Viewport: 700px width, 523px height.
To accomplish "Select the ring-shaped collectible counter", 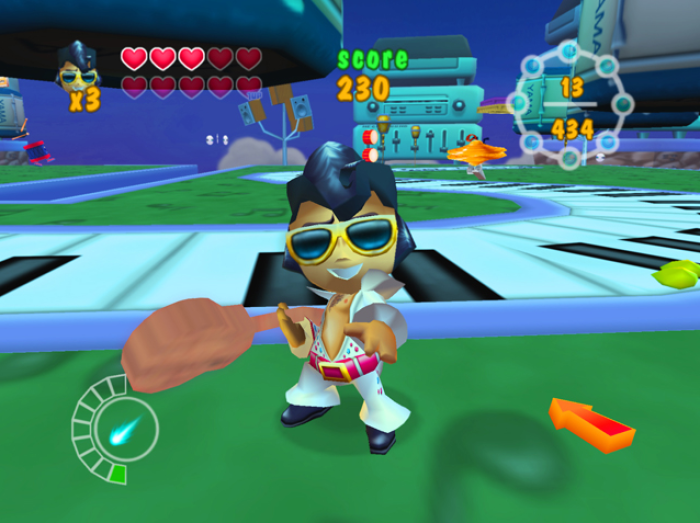I will click(570, 104).
